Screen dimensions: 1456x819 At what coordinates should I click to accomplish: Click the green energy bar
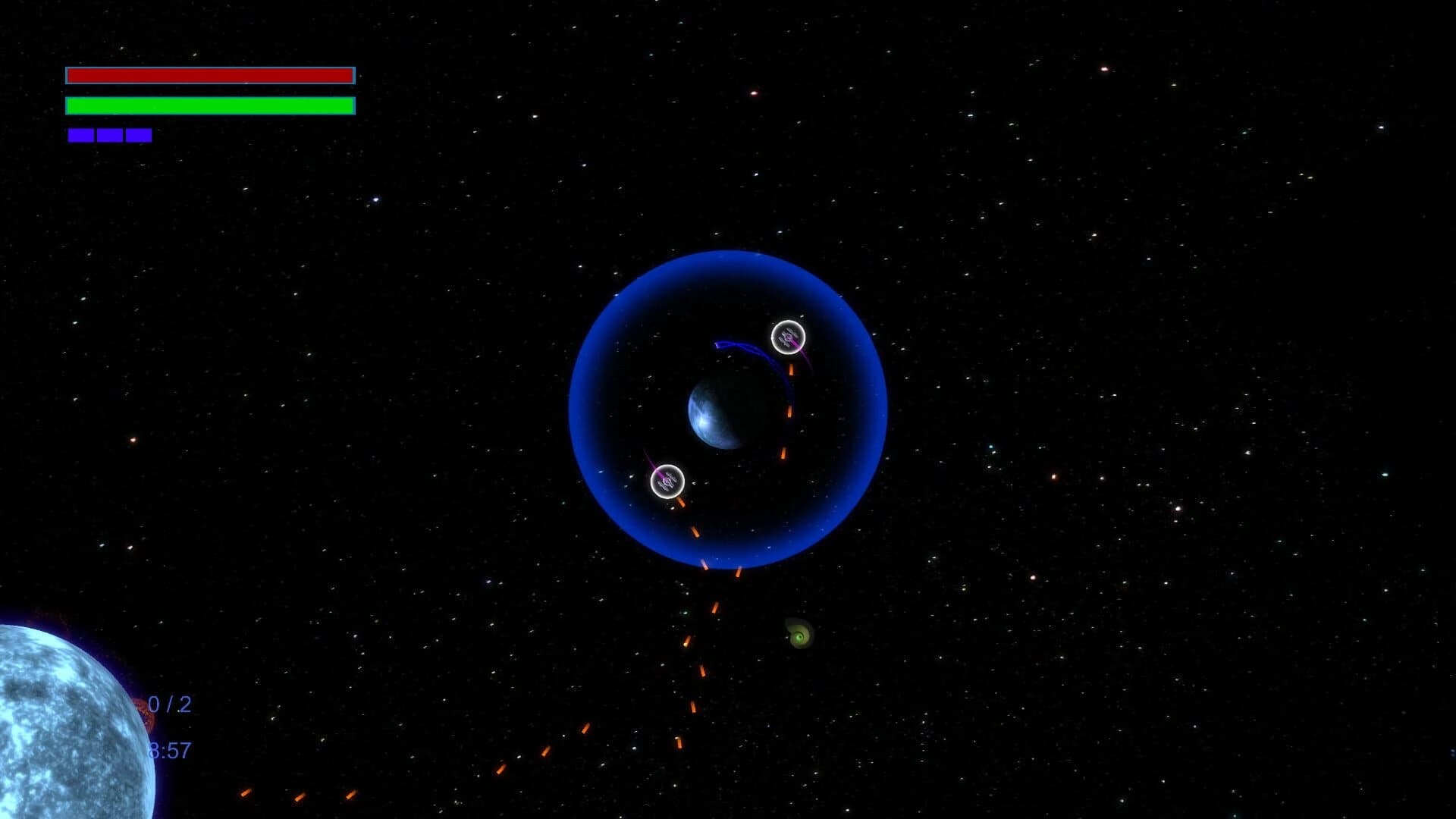click(209, 106)
